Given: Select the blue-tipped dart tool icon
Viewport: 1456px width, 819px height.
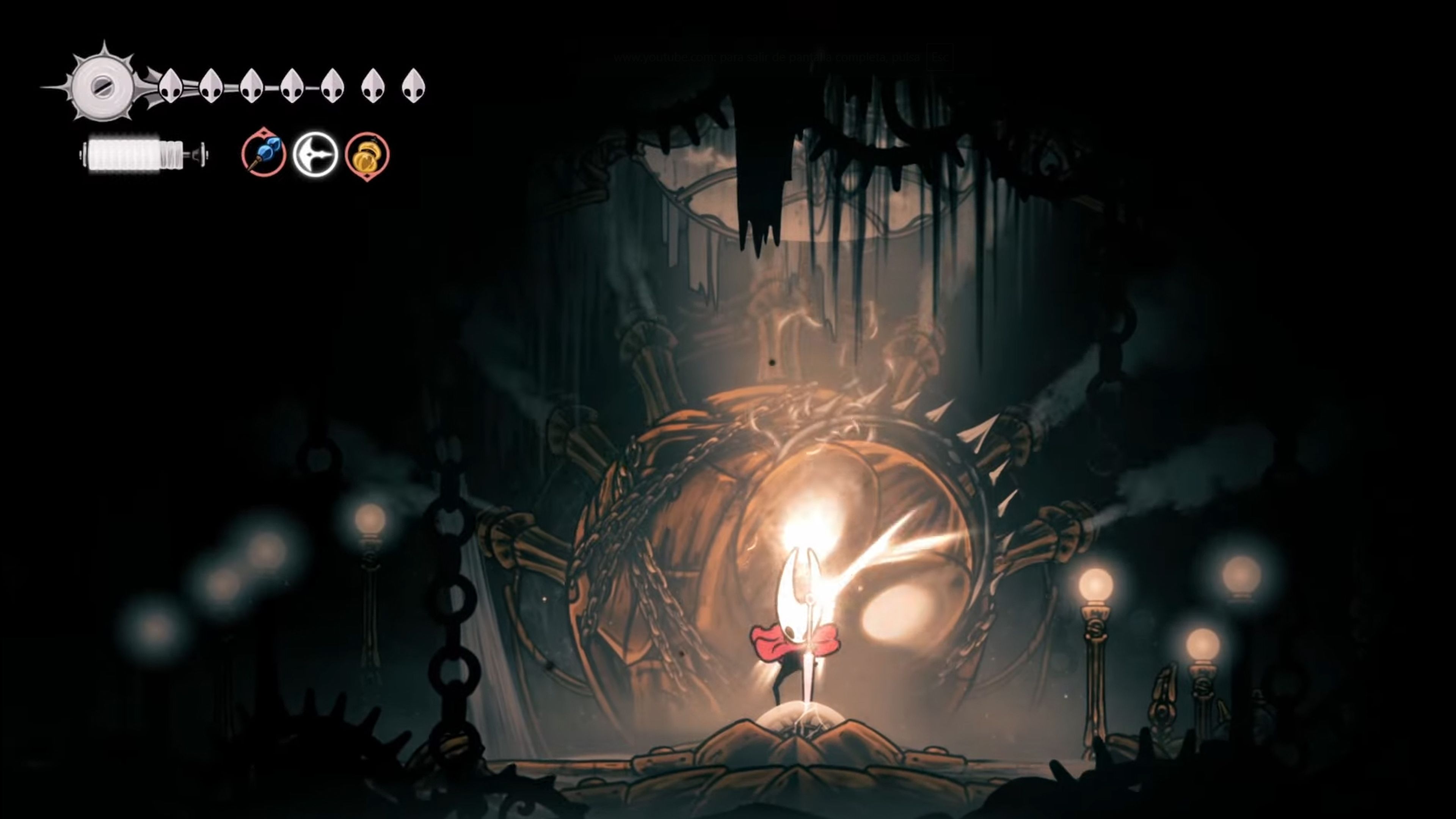Looking at the screenshot, I should point(264,153).
